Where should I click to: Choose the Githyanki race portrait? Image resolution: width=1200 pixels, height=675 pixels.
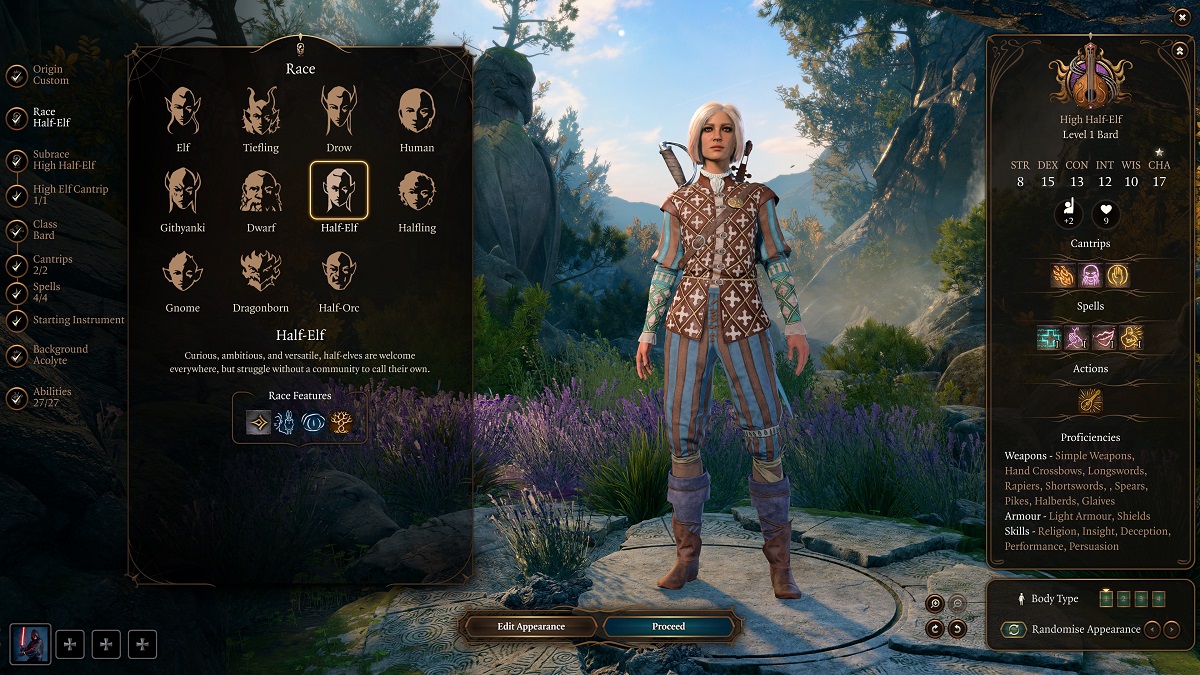click(182, 191)
